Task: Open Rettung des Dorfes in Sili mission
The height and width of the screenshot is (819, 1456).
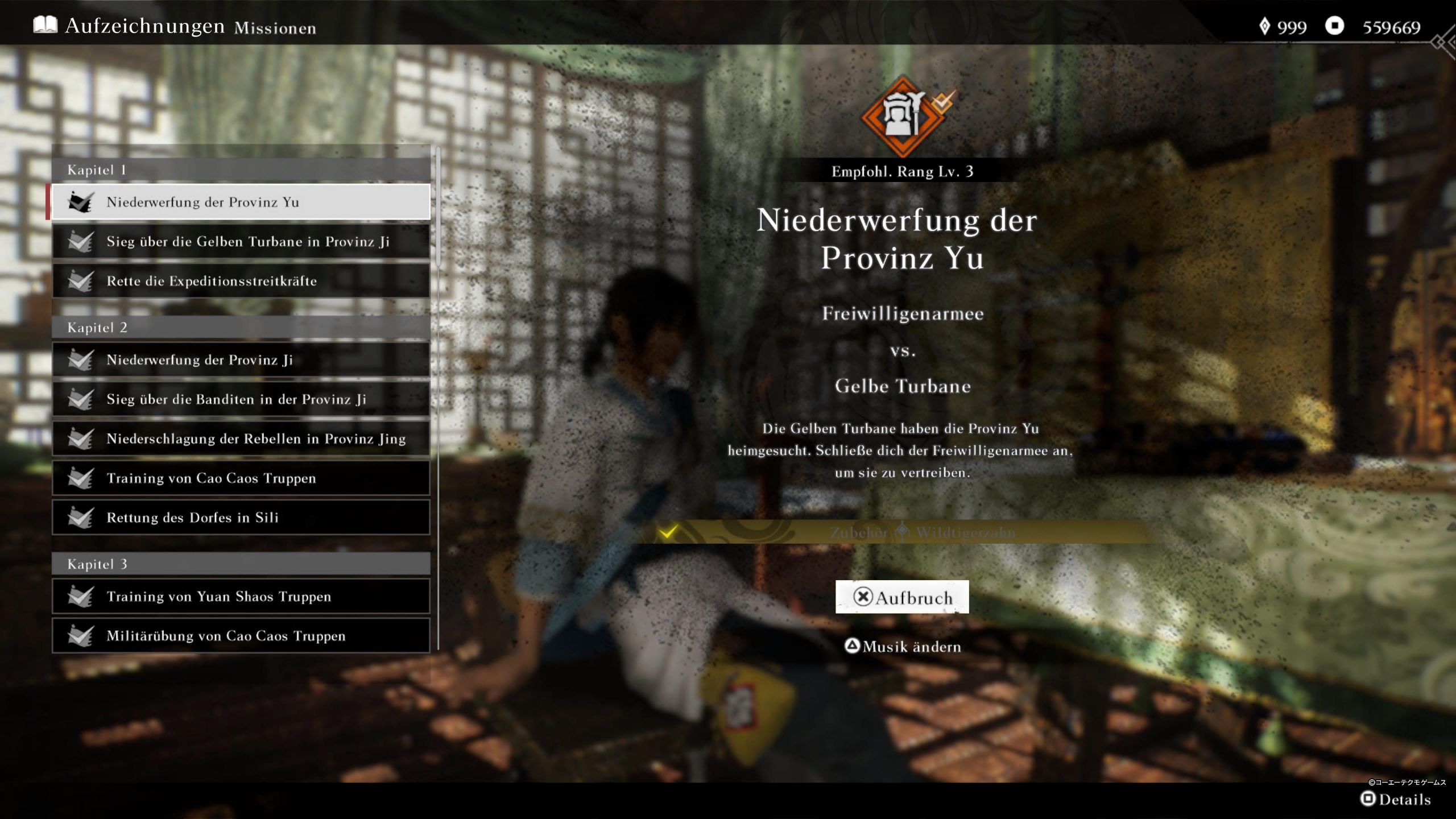Action: 241,518
